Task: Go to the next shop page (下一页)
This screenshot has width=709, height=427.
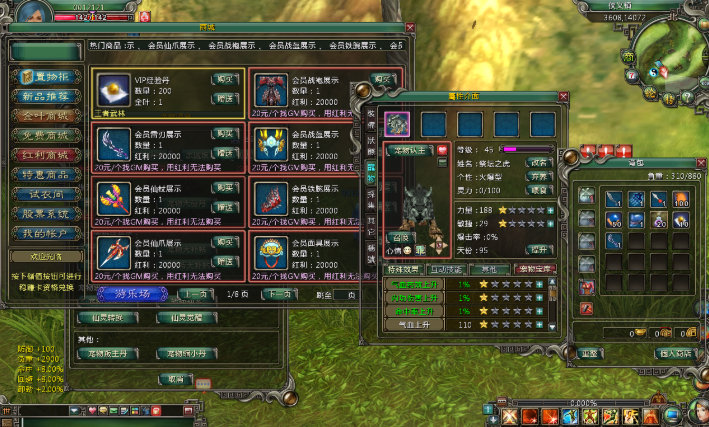Action: click(281, 294)
